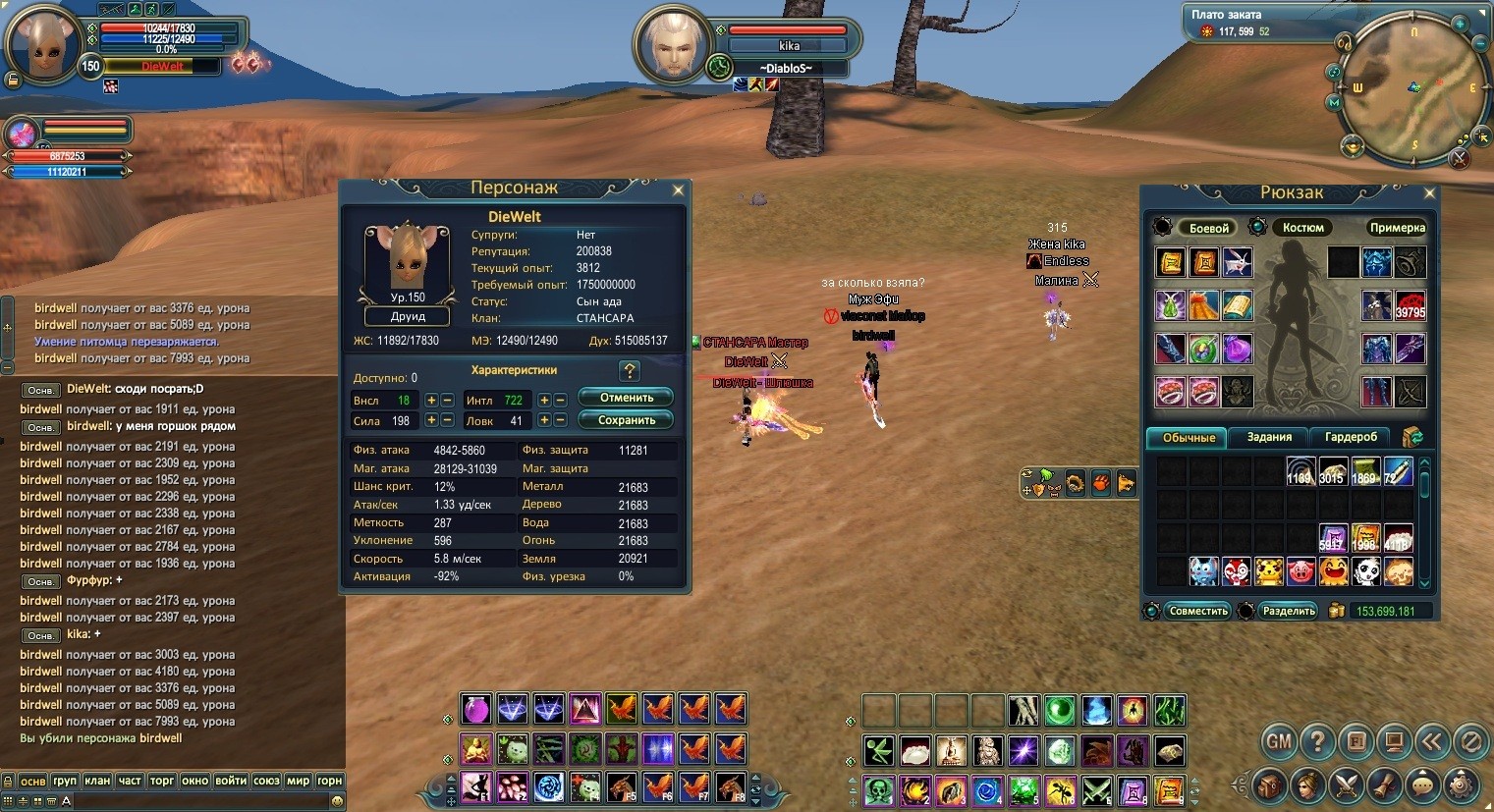Select the Обычные inventory tab
The image size is (1494, 812).
(1189, 438)
